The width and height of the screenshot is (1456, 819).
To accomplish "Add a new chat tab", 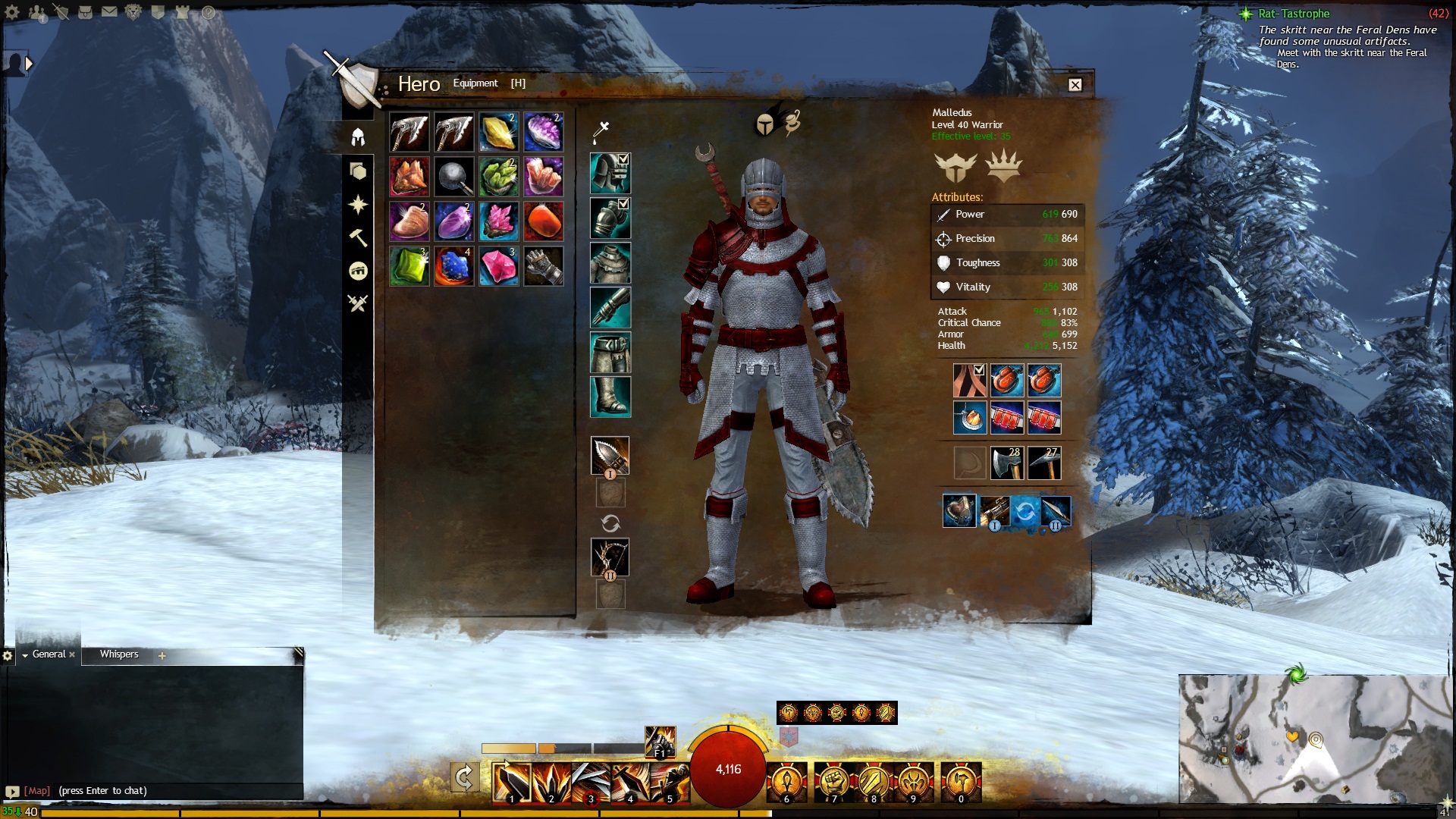I will (162, 656).
